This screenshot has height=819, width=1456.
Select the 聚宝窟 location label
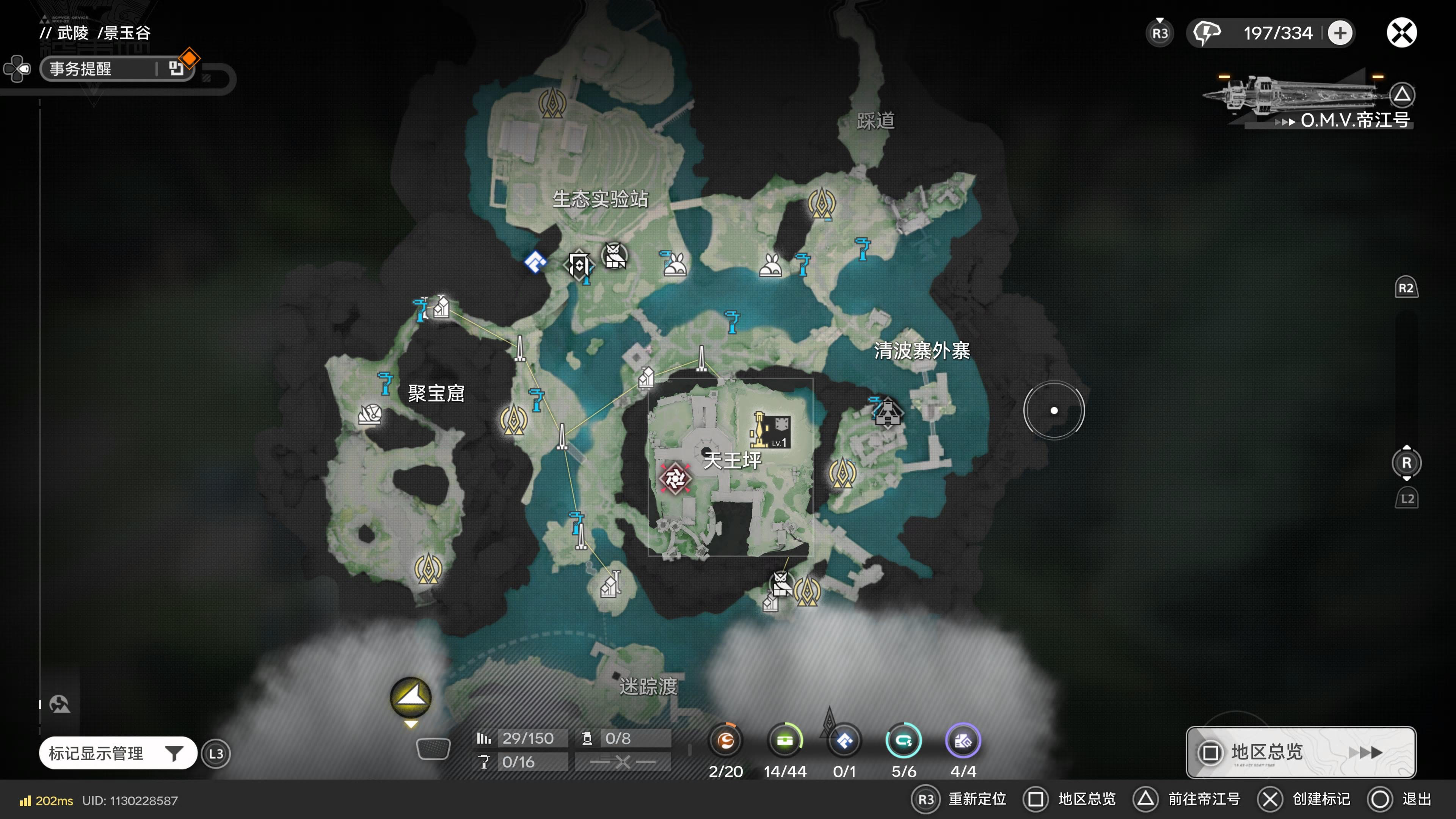pyautogui.click(x=436, y=394)
